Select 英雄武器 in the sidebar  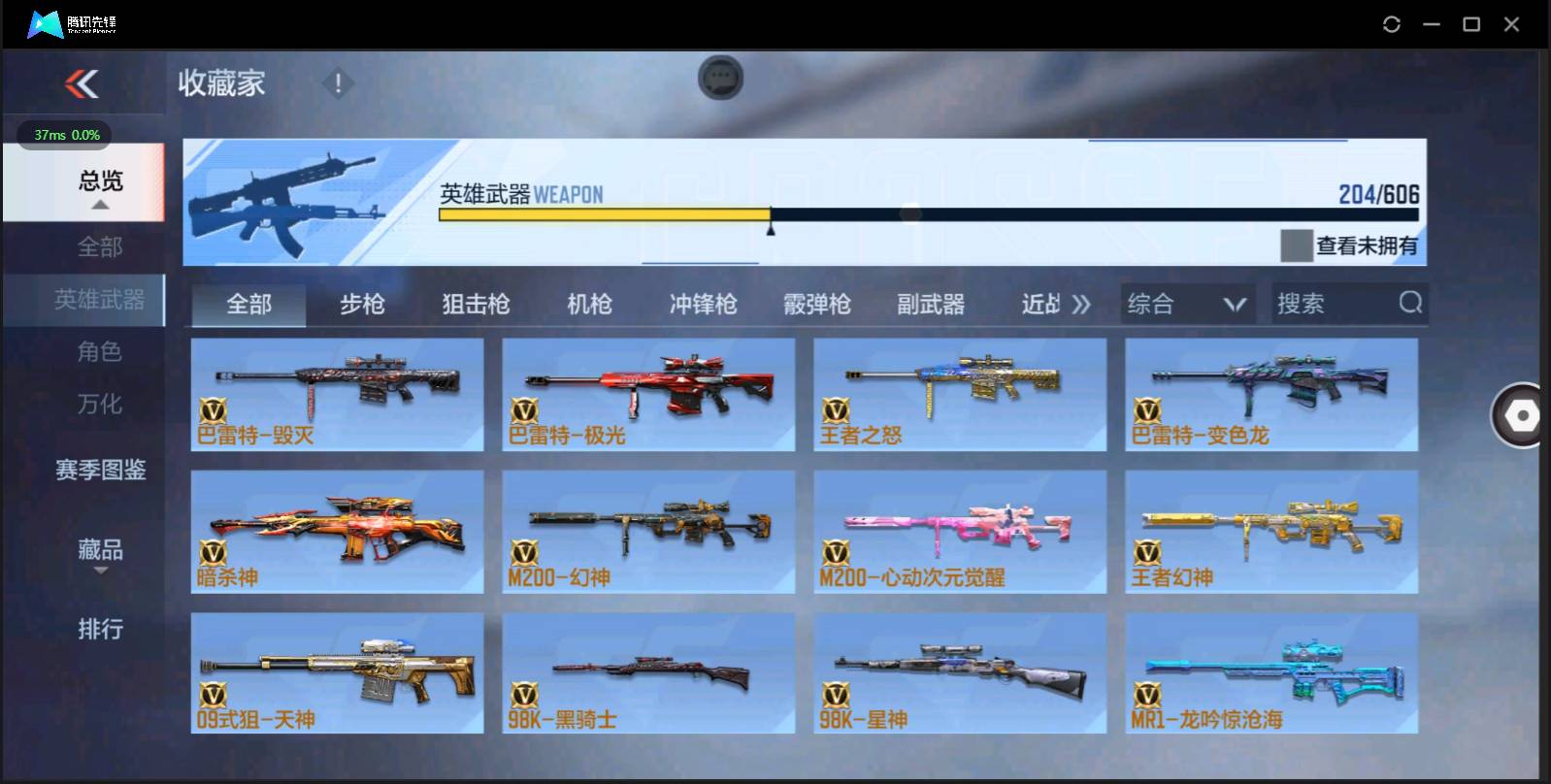tap(101, 301)
